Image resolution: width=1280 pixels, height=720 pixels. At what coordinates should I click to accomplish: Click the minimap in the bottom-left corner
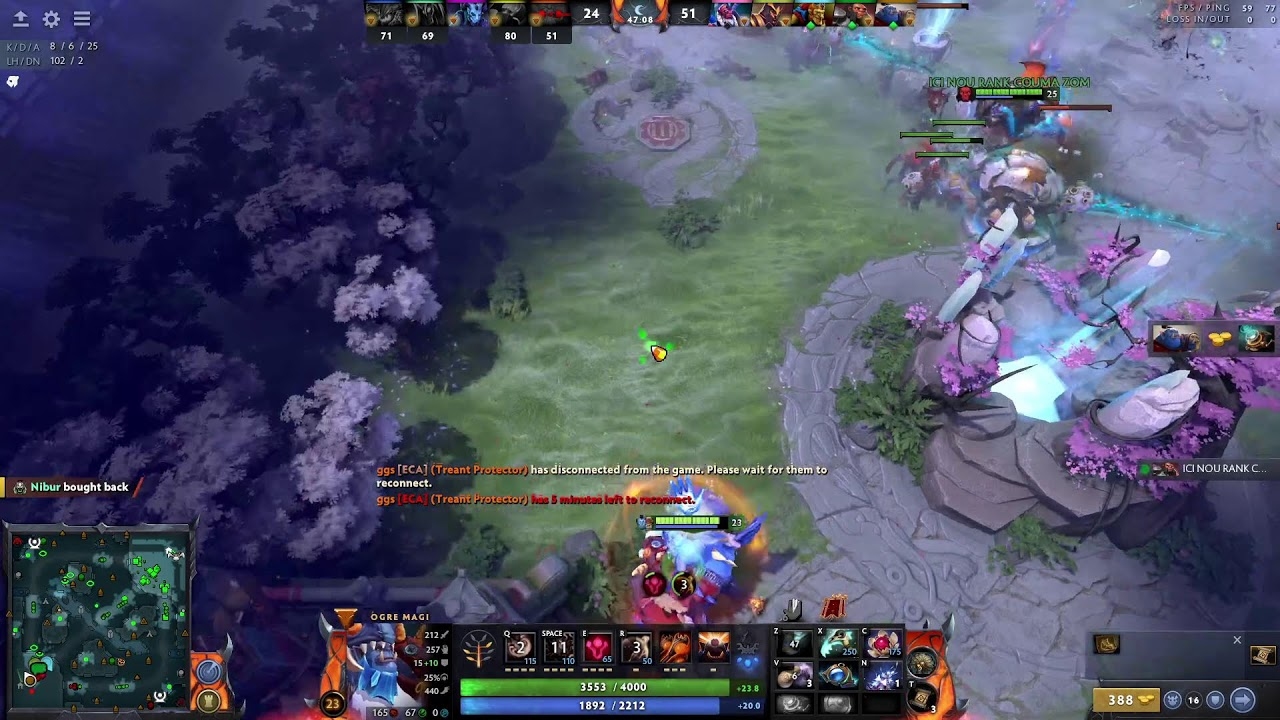pos(100,620)
